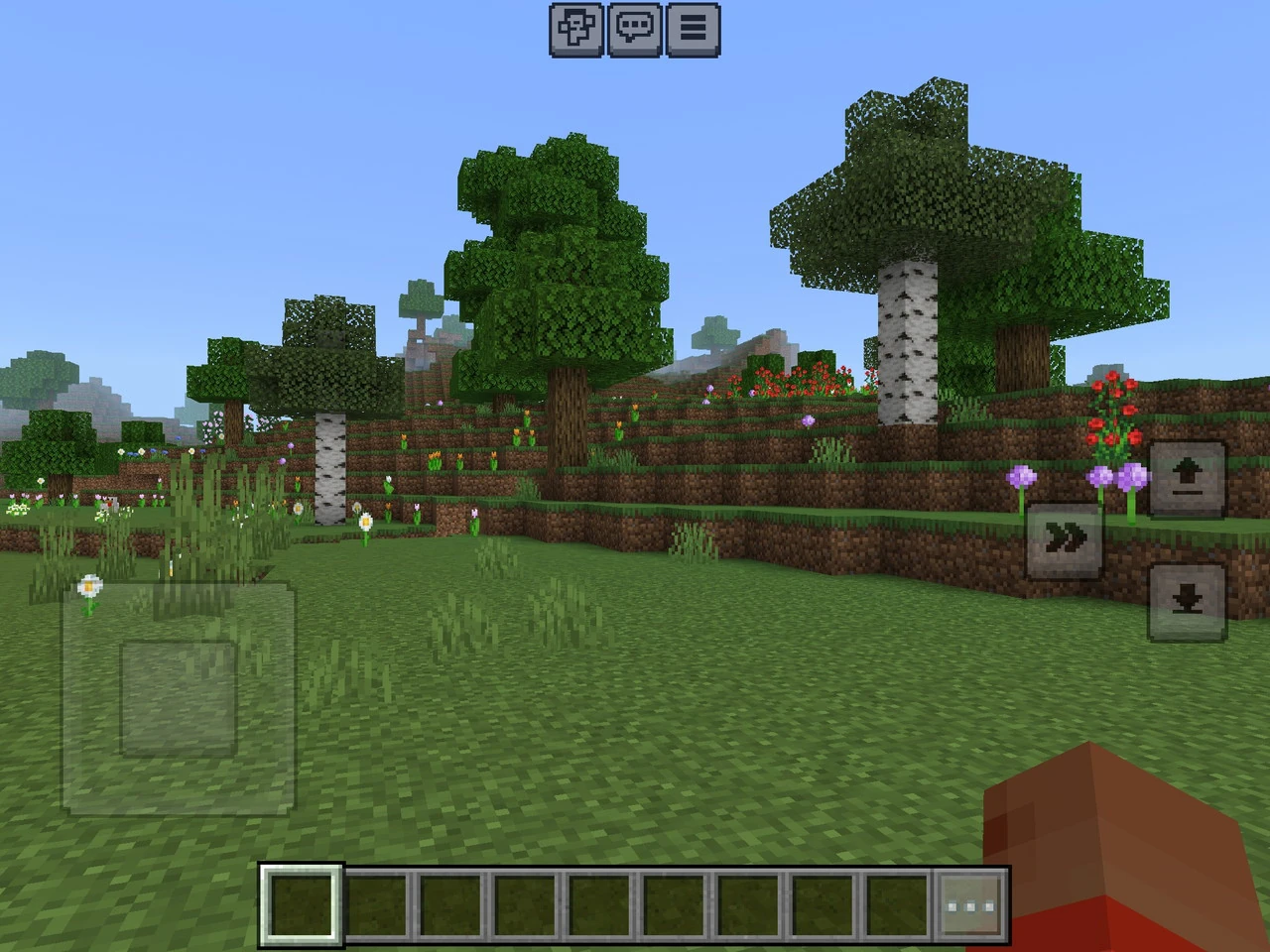Viewport: 1270px width, 952px height.
Task: Open inventory with the three-dots button
Action: click(971, 905)
